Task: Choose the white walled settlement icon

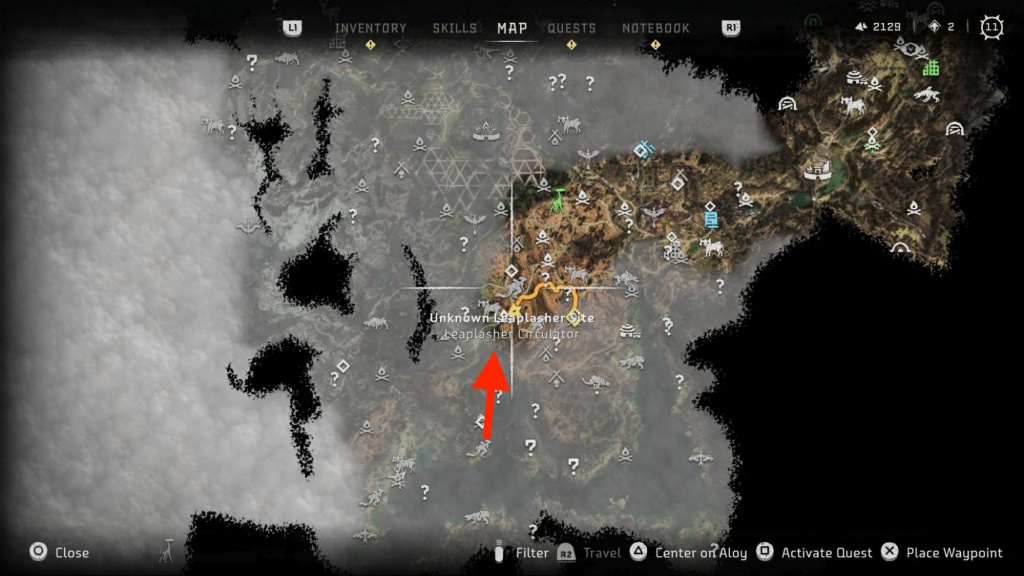Action: point(817,172)
